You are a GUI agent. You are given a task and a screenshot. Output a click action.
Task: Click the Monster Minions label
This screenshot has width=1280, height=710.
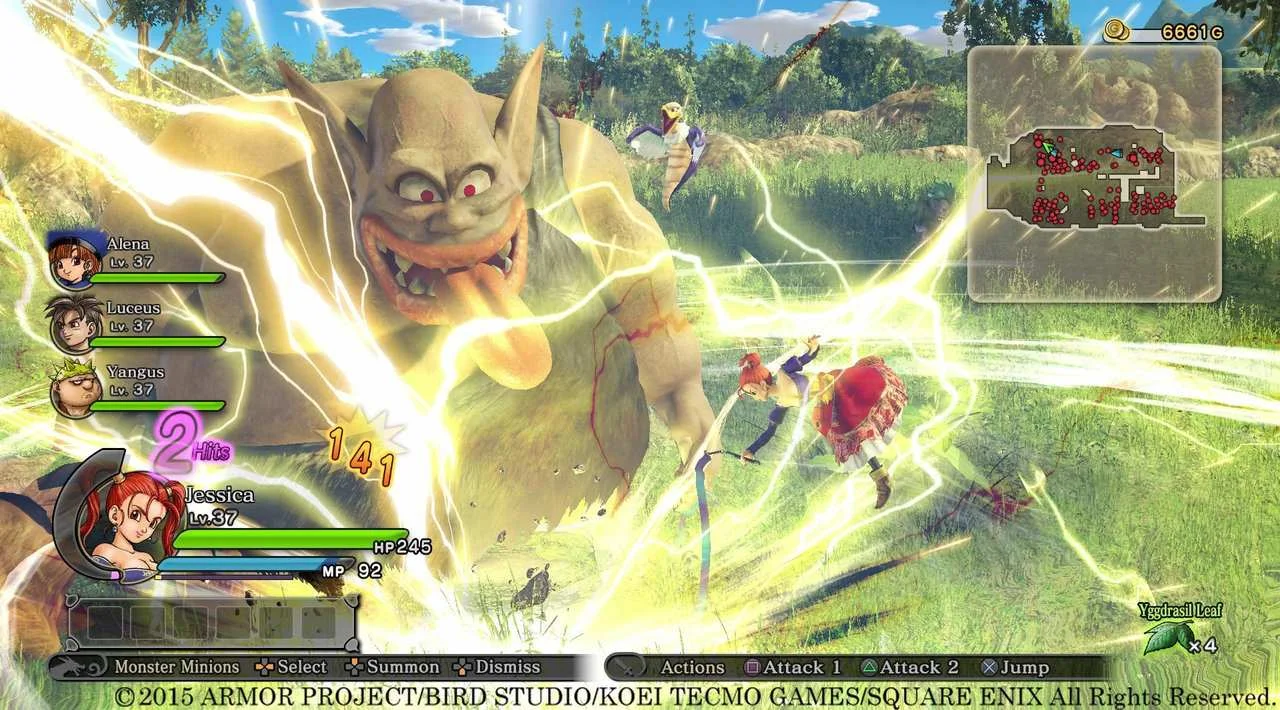(176, 667)
